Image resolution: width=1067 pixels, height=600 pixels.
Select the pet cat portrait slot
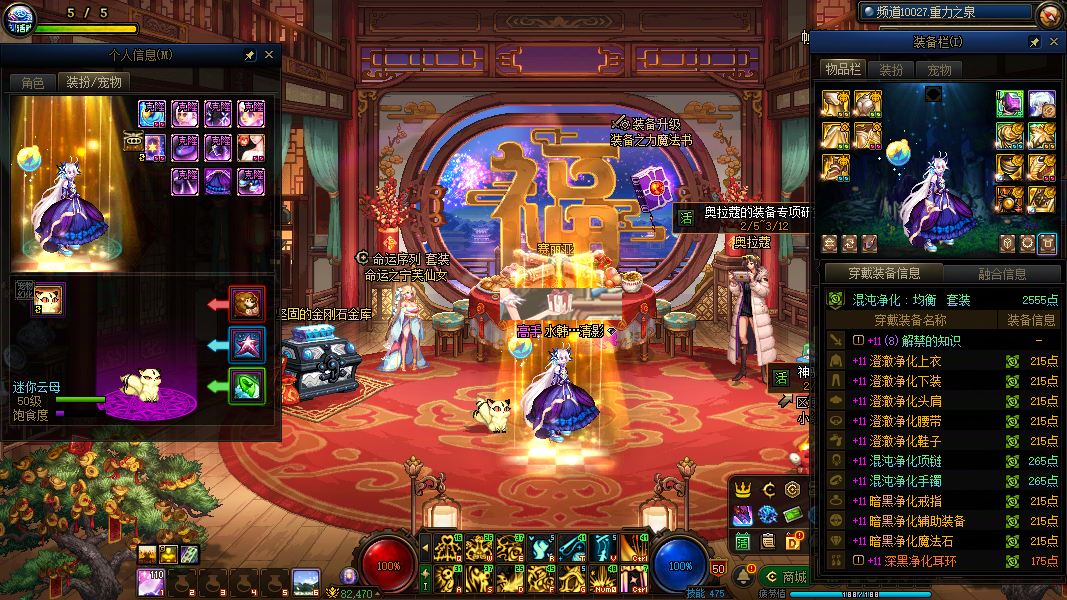(x=49, y=298)
